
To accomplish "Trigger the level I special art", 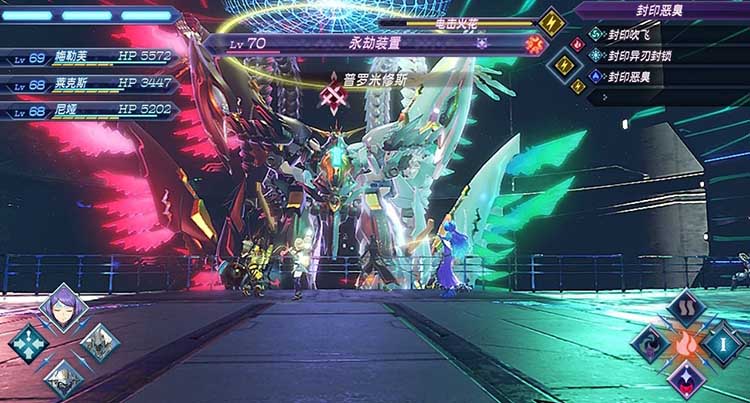I will 723,344.
